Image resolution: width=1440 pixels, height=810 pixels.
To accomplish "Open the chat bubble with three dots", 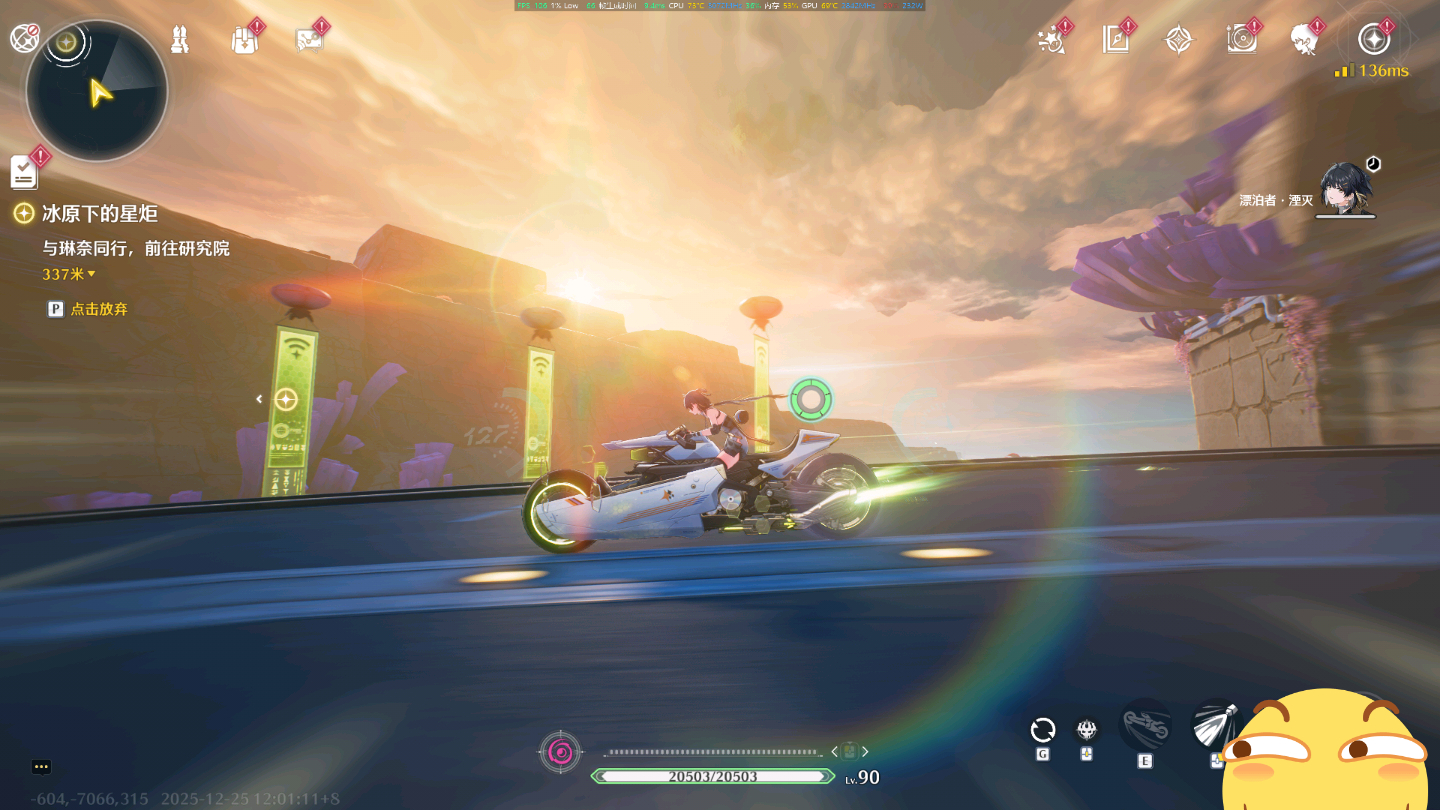I will point(41,767).
